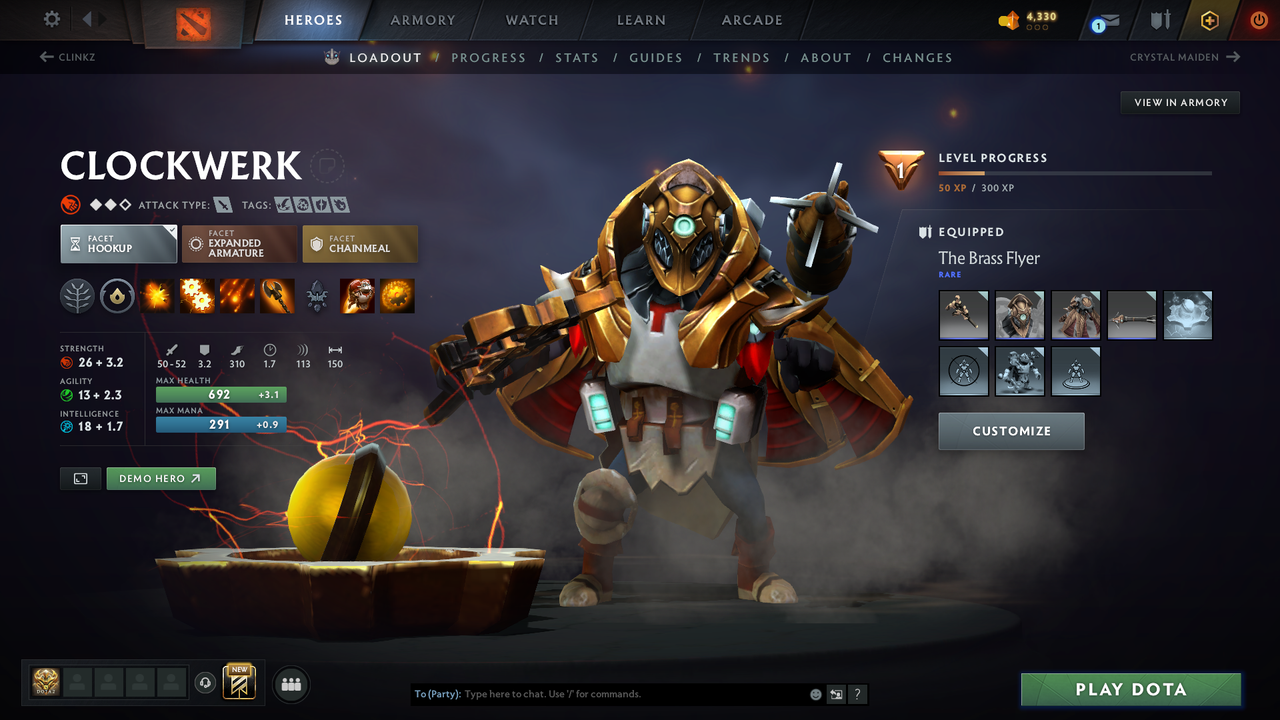Click VIEW IN ARMORY
Viewport: 1280px width, 720px height.
[1179, 102]
